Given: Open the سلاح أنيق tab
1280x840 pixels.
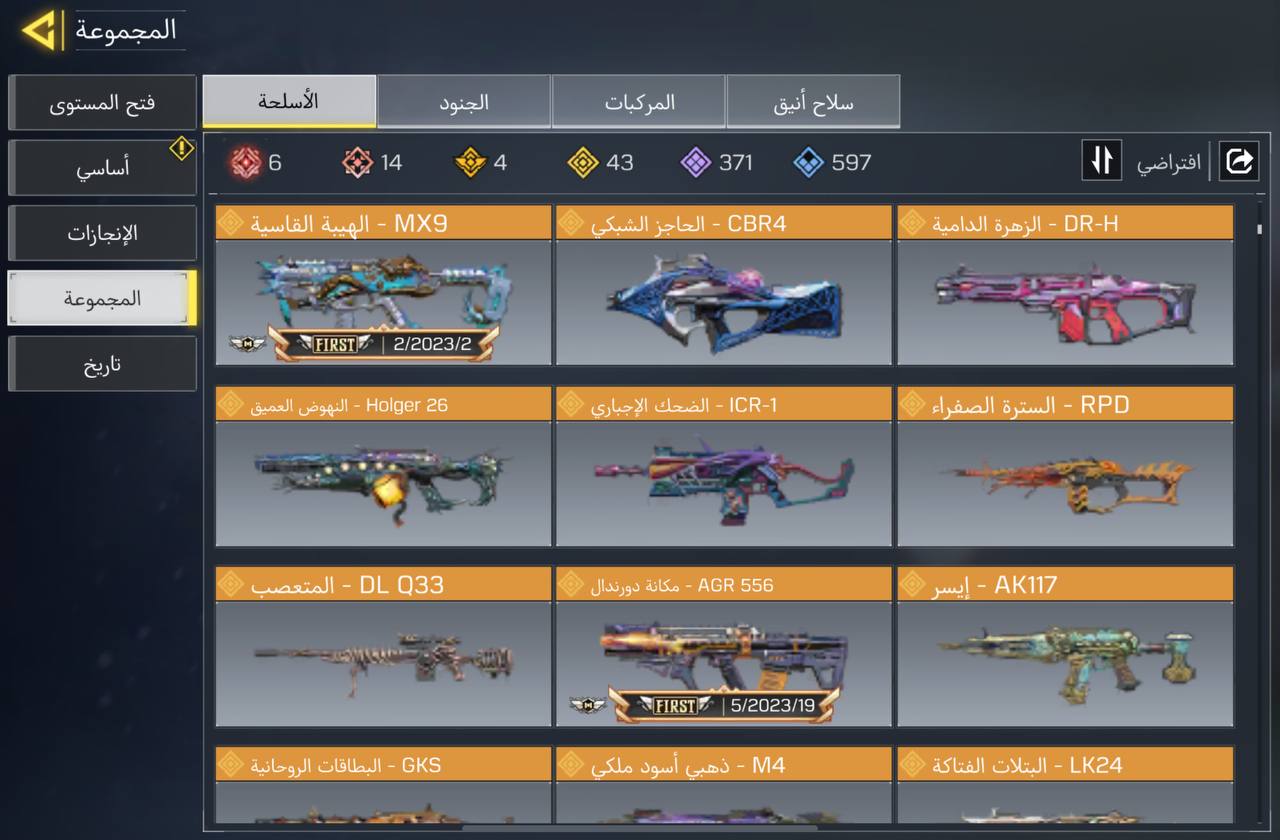Looking at the screenshot, I should pyautogui.click(x=813, y=102).
